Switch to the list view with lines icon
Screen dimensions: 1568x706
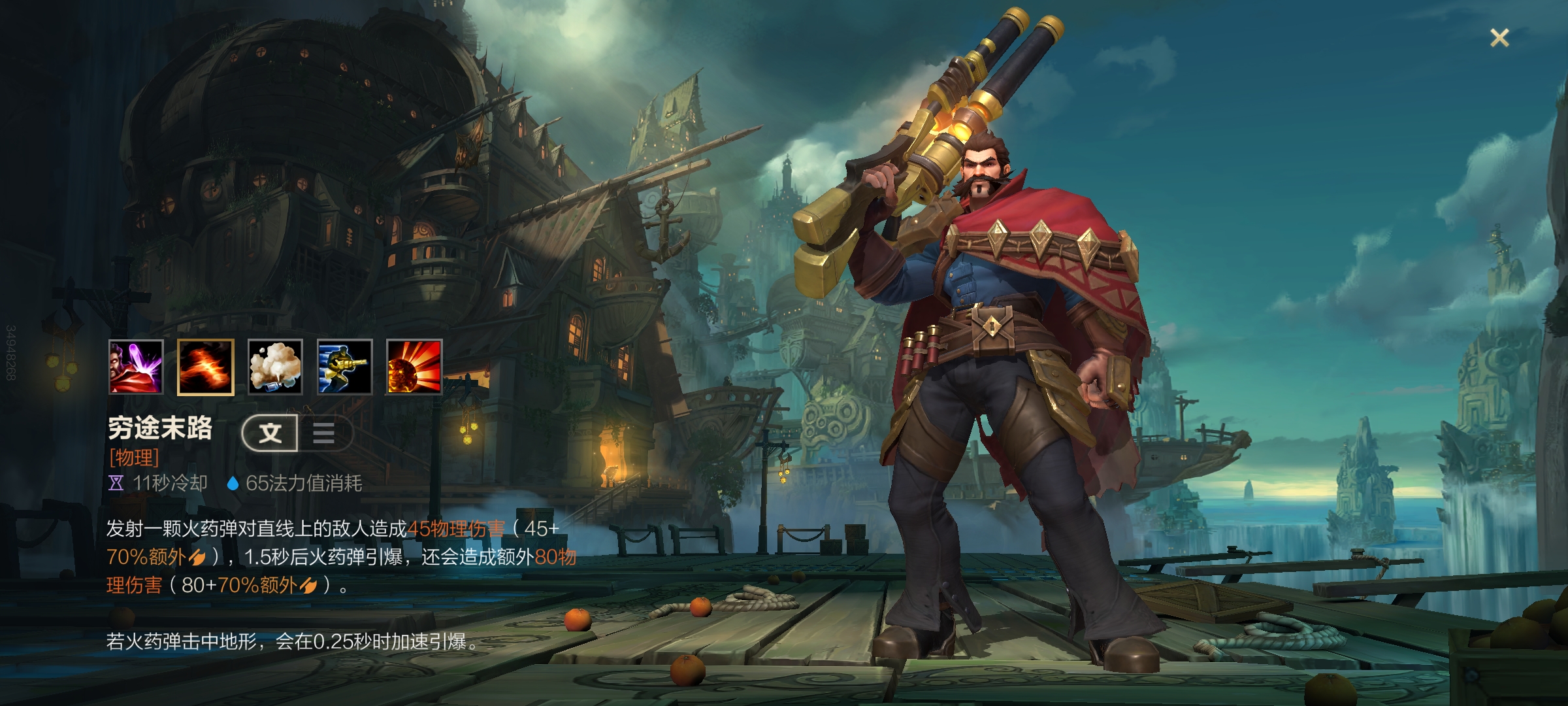point(324,433)
